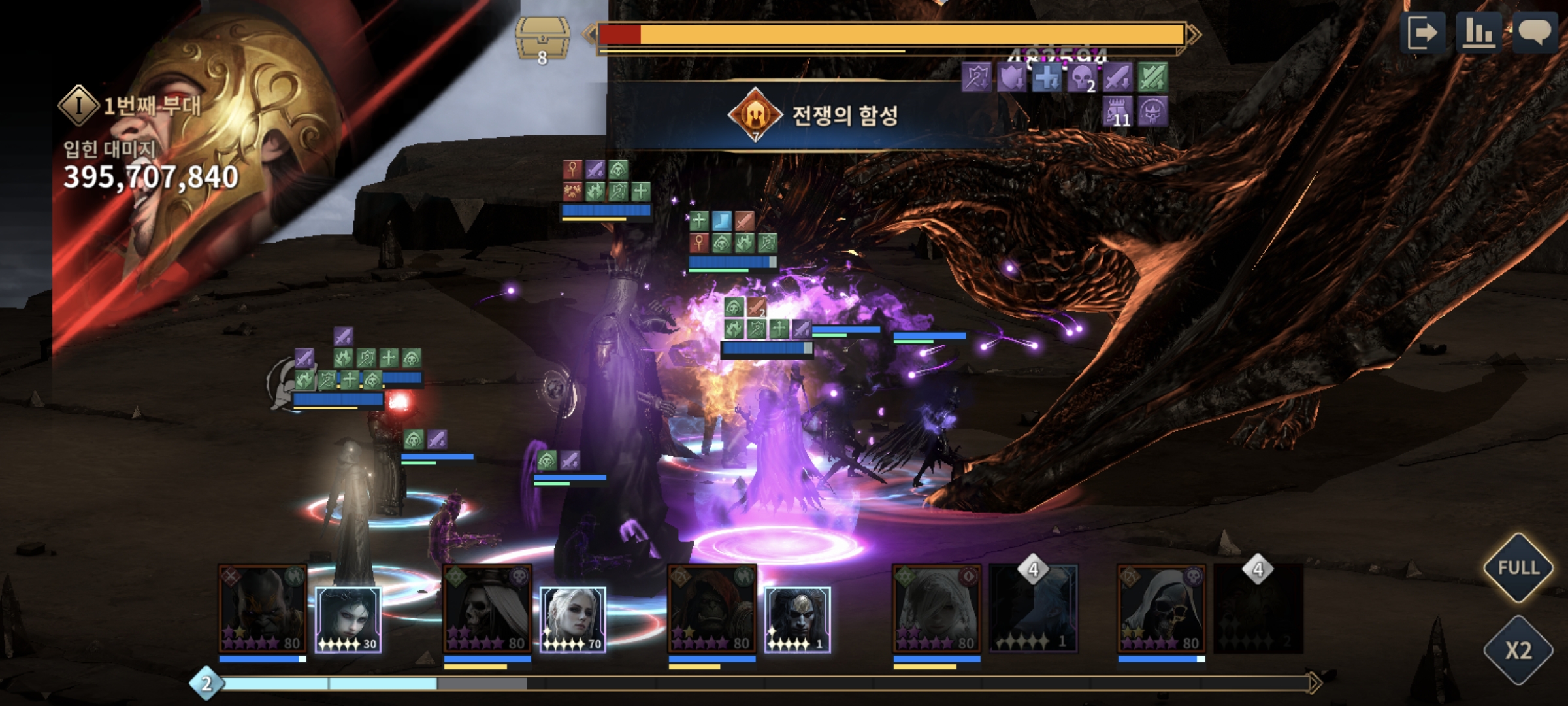
Task: Inspect the boss's green attack-up buff icon
Action: tap(1152, 78)
